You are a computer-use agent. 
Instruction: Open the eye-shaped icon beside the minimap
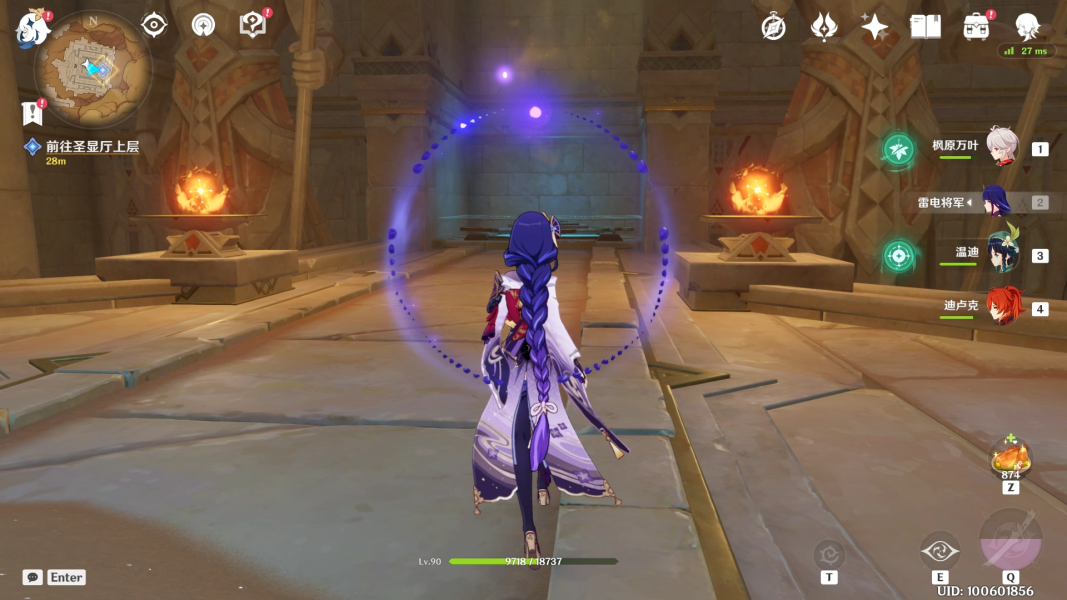[x=154, y=25]
